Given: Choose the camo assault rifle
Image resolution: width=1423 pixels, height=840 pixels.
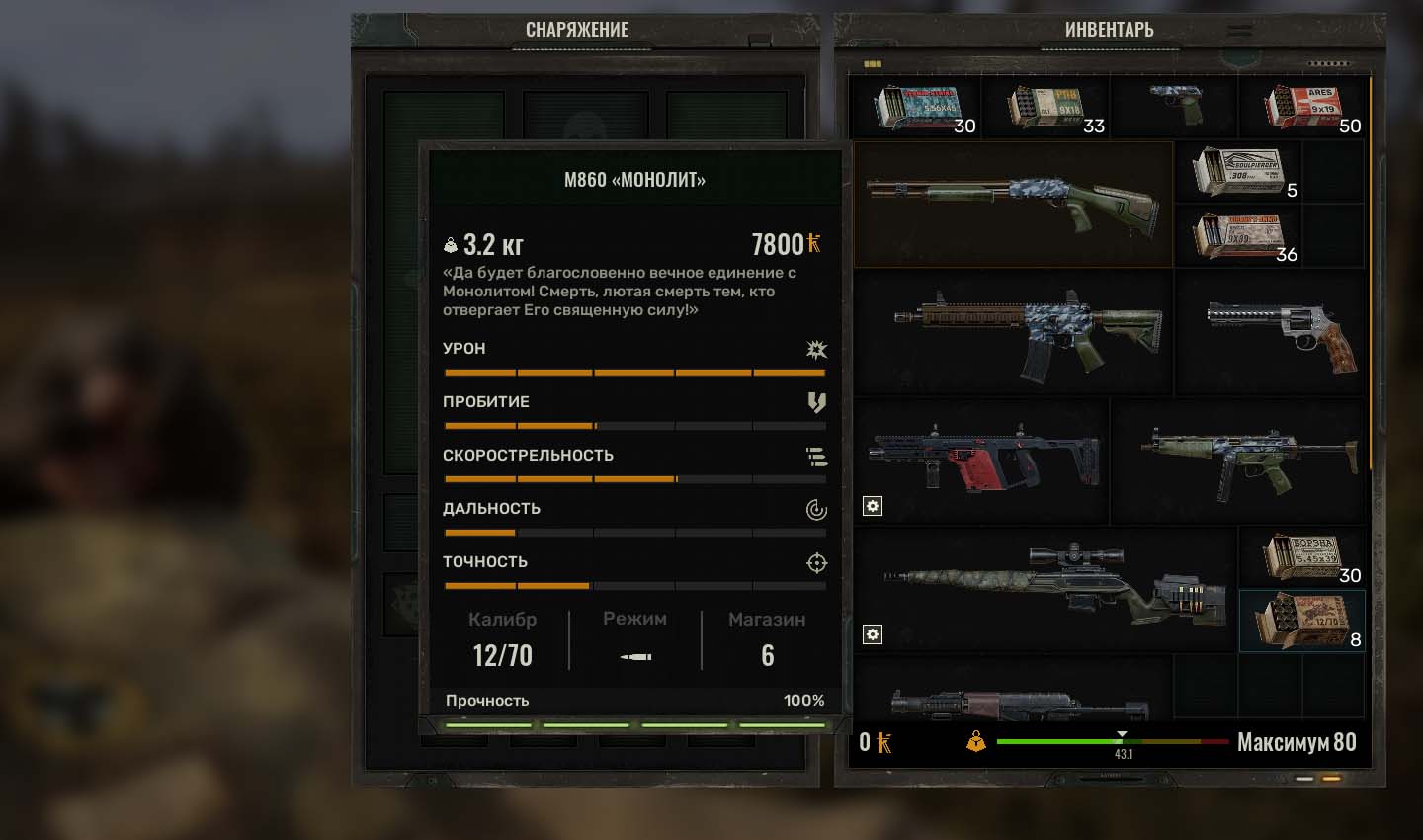Looking at the screenshot, I should pos(1026,333).
